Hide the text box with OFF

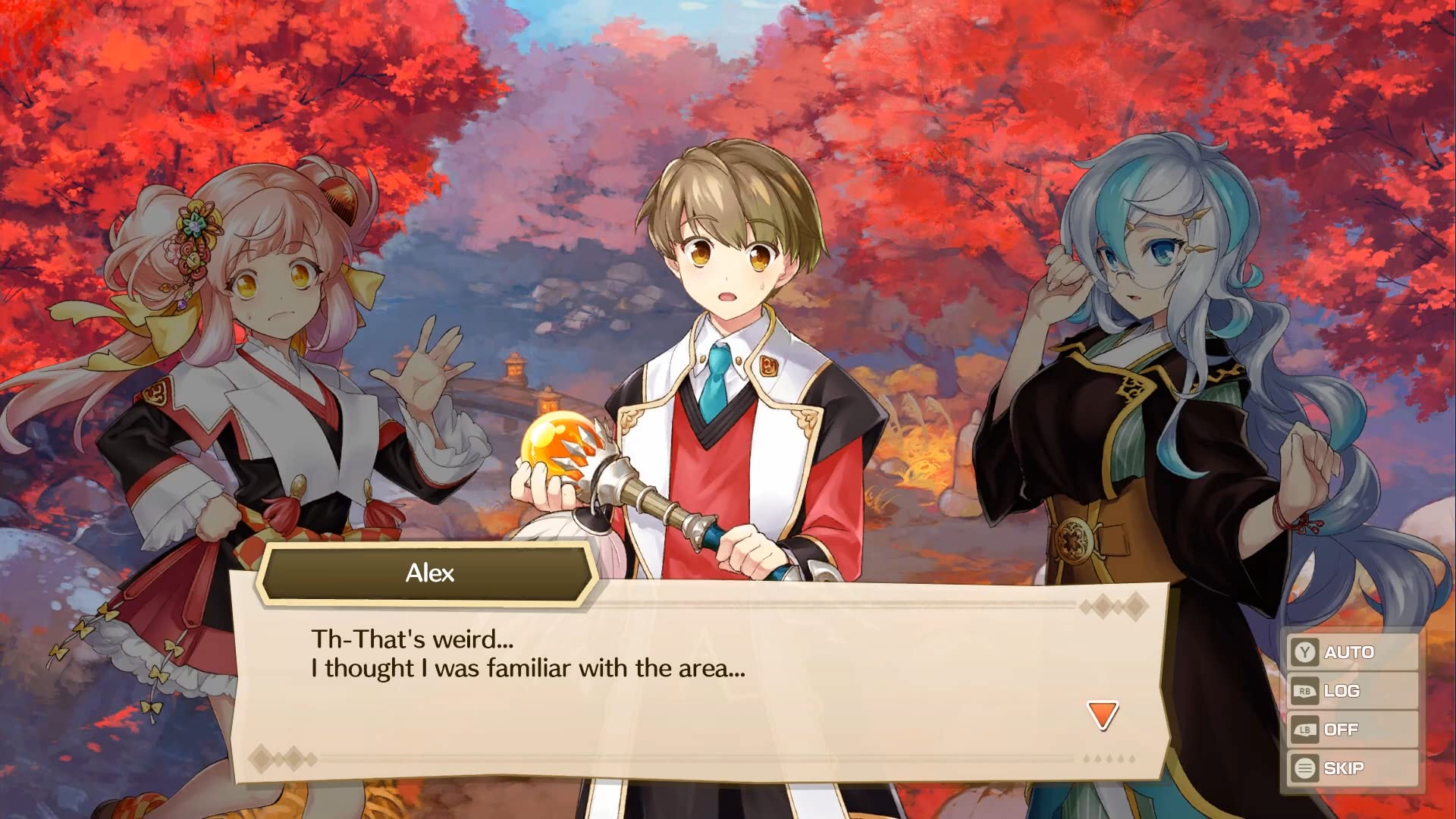pyautogui.click(x=1350, y=730)
